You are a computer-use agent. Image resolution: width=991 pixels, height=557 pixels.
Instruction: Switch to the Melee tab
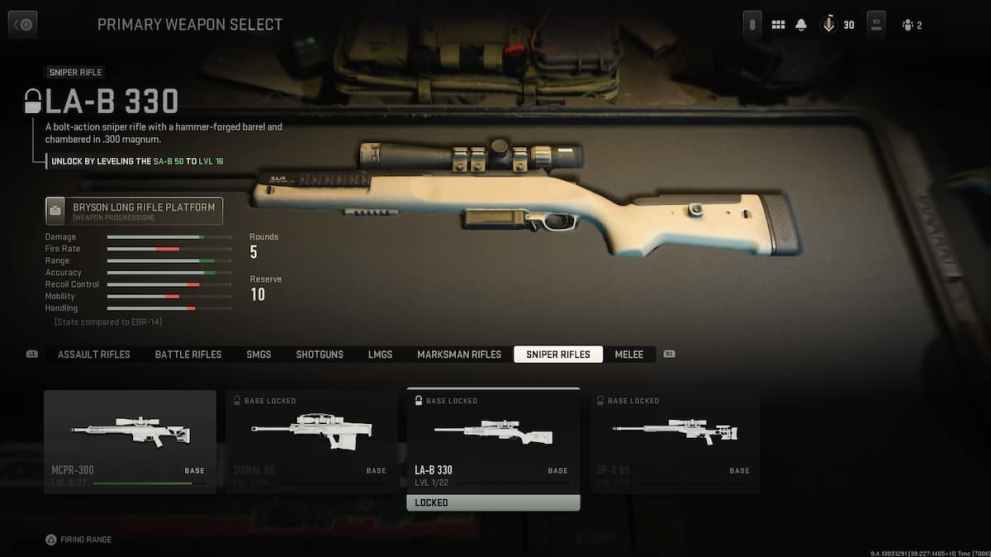(x=629, y=355)
